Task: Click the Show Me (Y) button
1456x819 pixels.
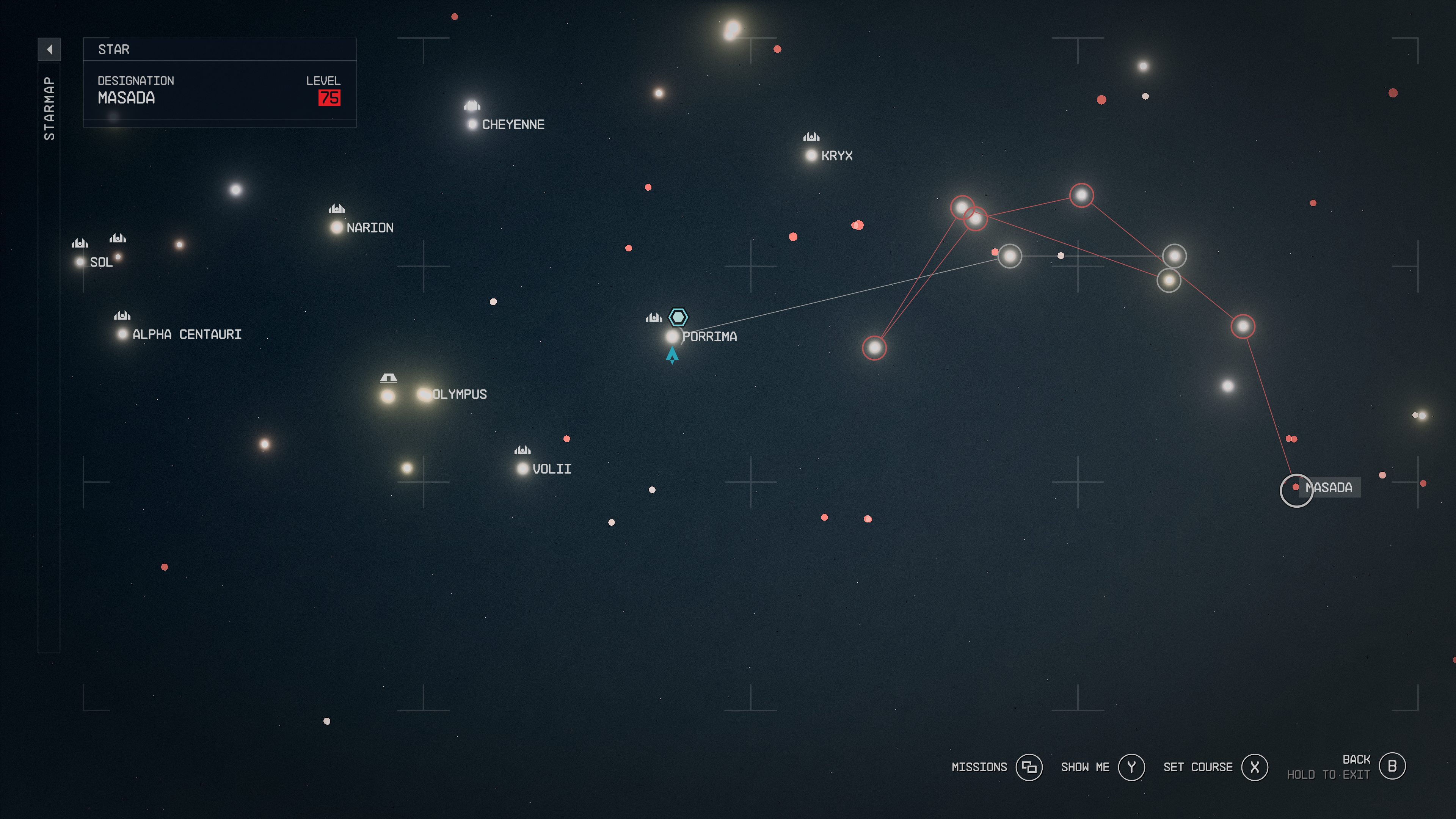Action: (1131, 767)
